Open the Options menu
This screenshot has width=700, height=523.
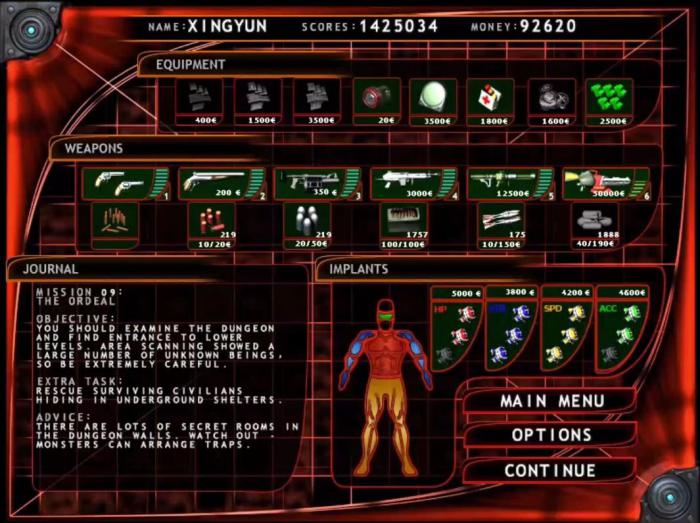pos(551,435)
